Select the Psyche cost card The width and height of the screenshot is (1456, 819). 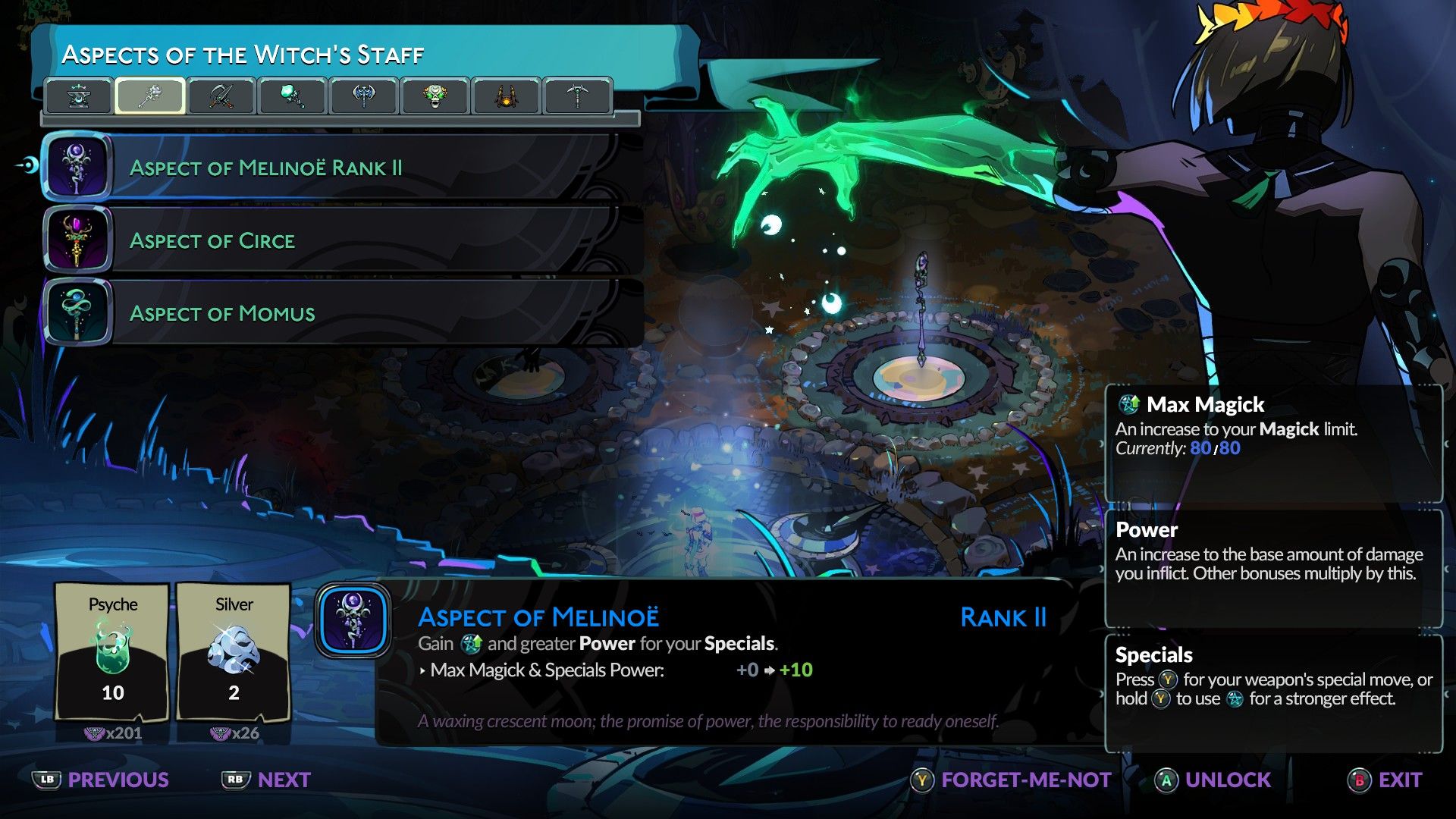[112, 651]
